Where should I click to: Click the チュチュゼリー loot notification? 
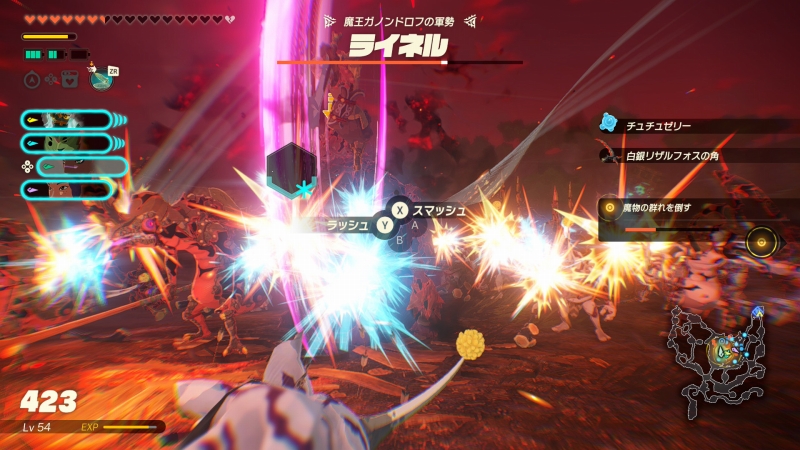point(658,126)
